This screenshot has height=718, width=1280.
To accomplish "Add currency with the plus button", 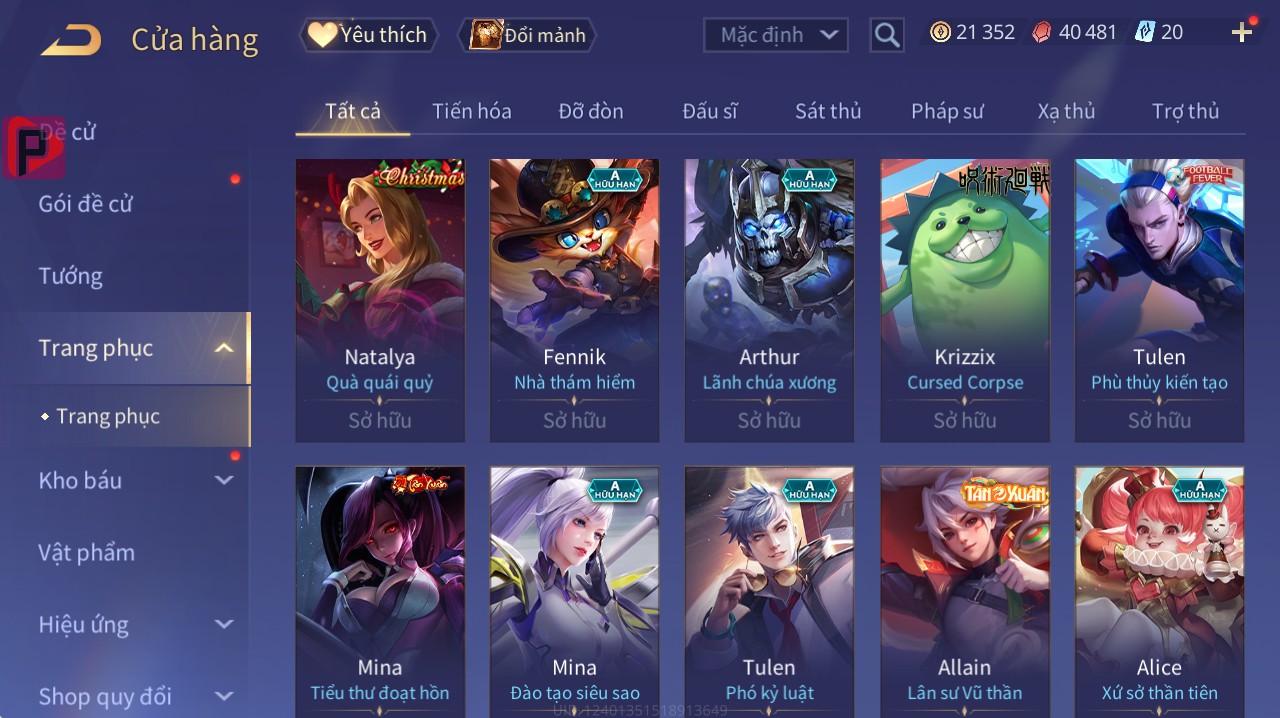I will click(1242, 32).
